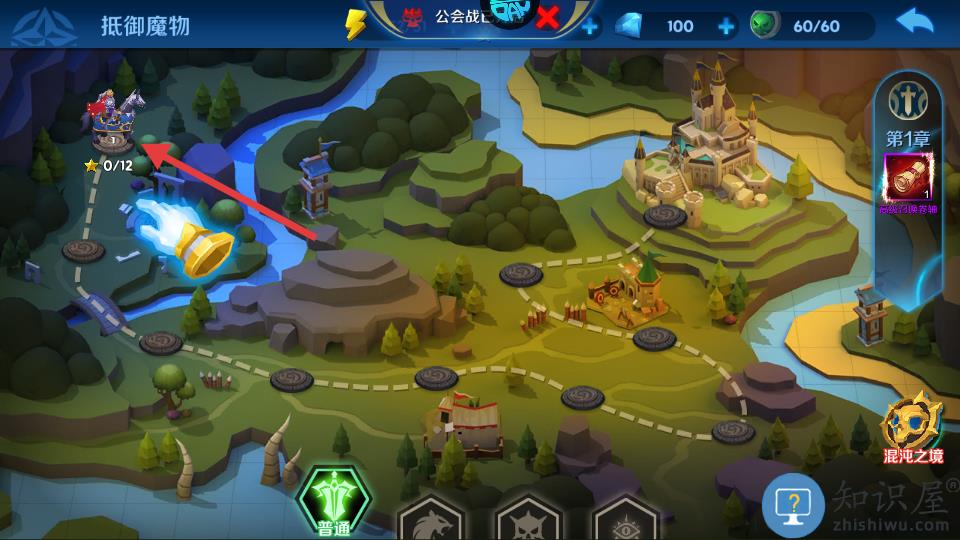Image resolution: width=960 pixels, height=540 pixels.
Task: Go back using the blue arrow
Action: click(914, 22)
